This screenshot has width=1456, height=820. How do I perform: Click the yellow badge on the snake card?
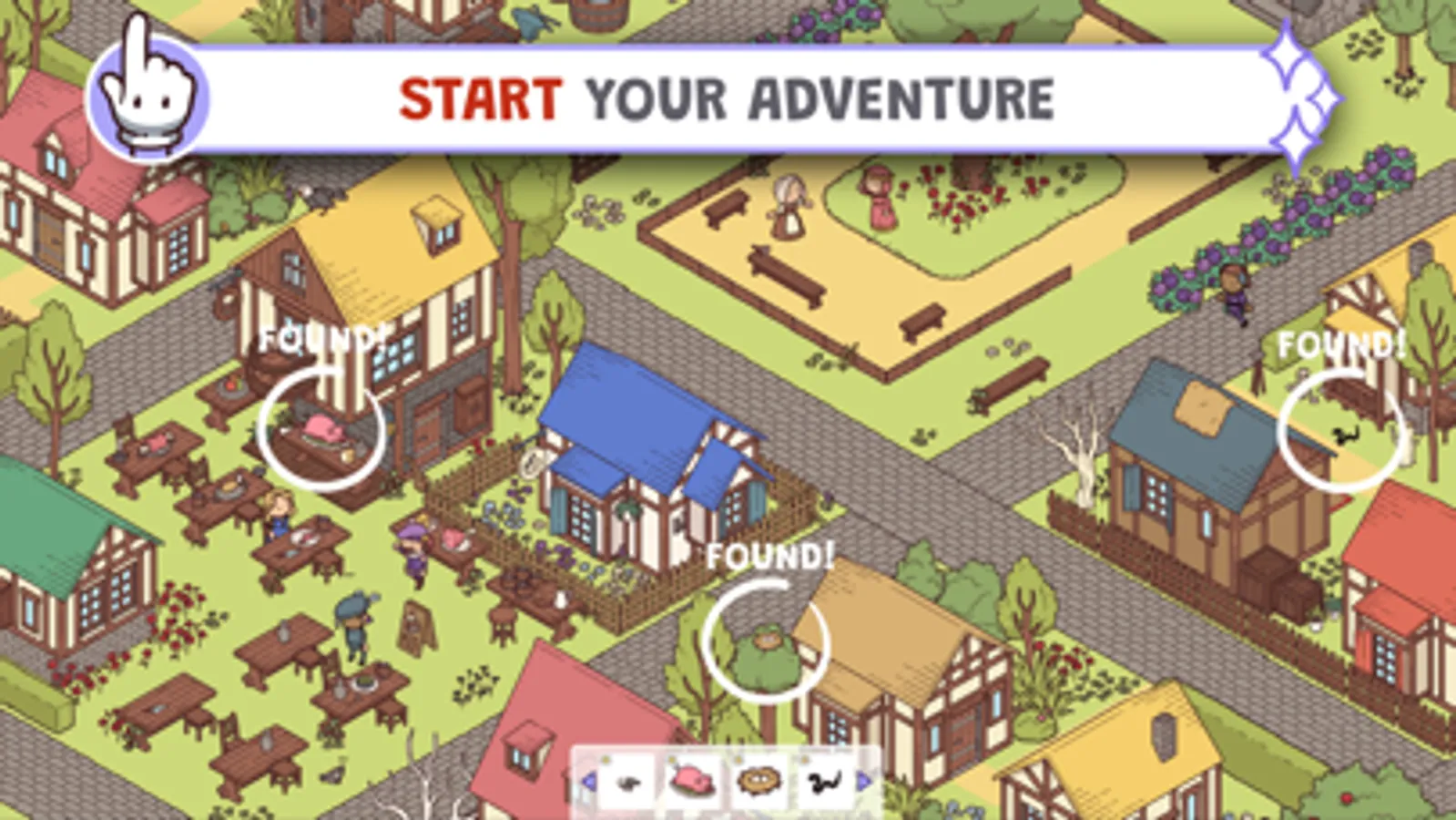(804, 761)
